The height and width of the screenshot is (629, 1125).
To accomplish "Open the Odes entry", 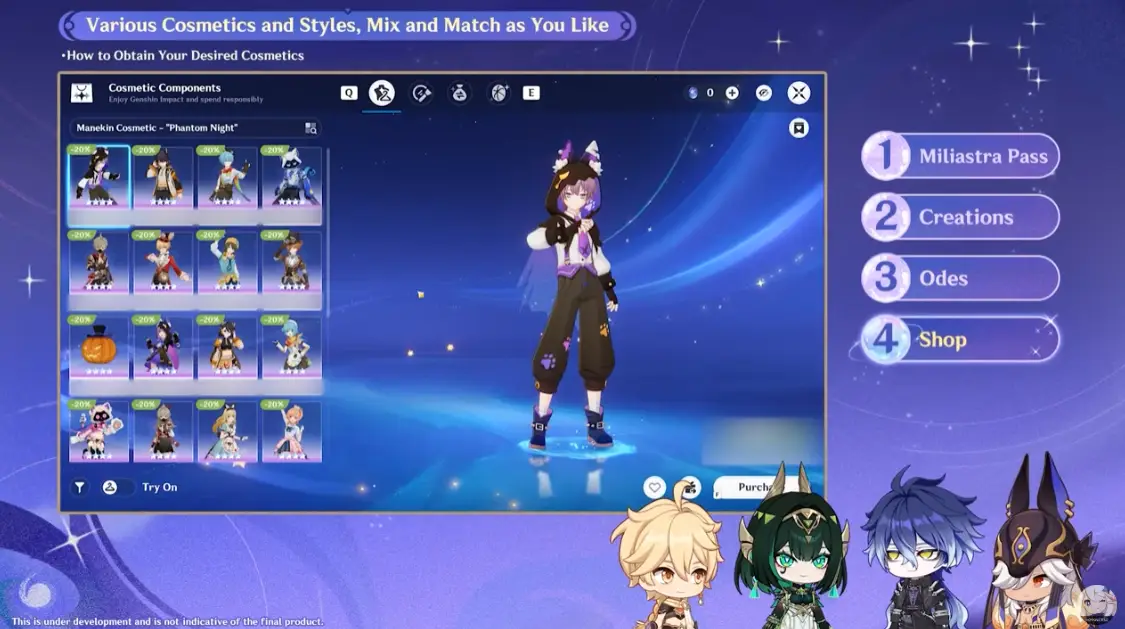I will (960, 278).
